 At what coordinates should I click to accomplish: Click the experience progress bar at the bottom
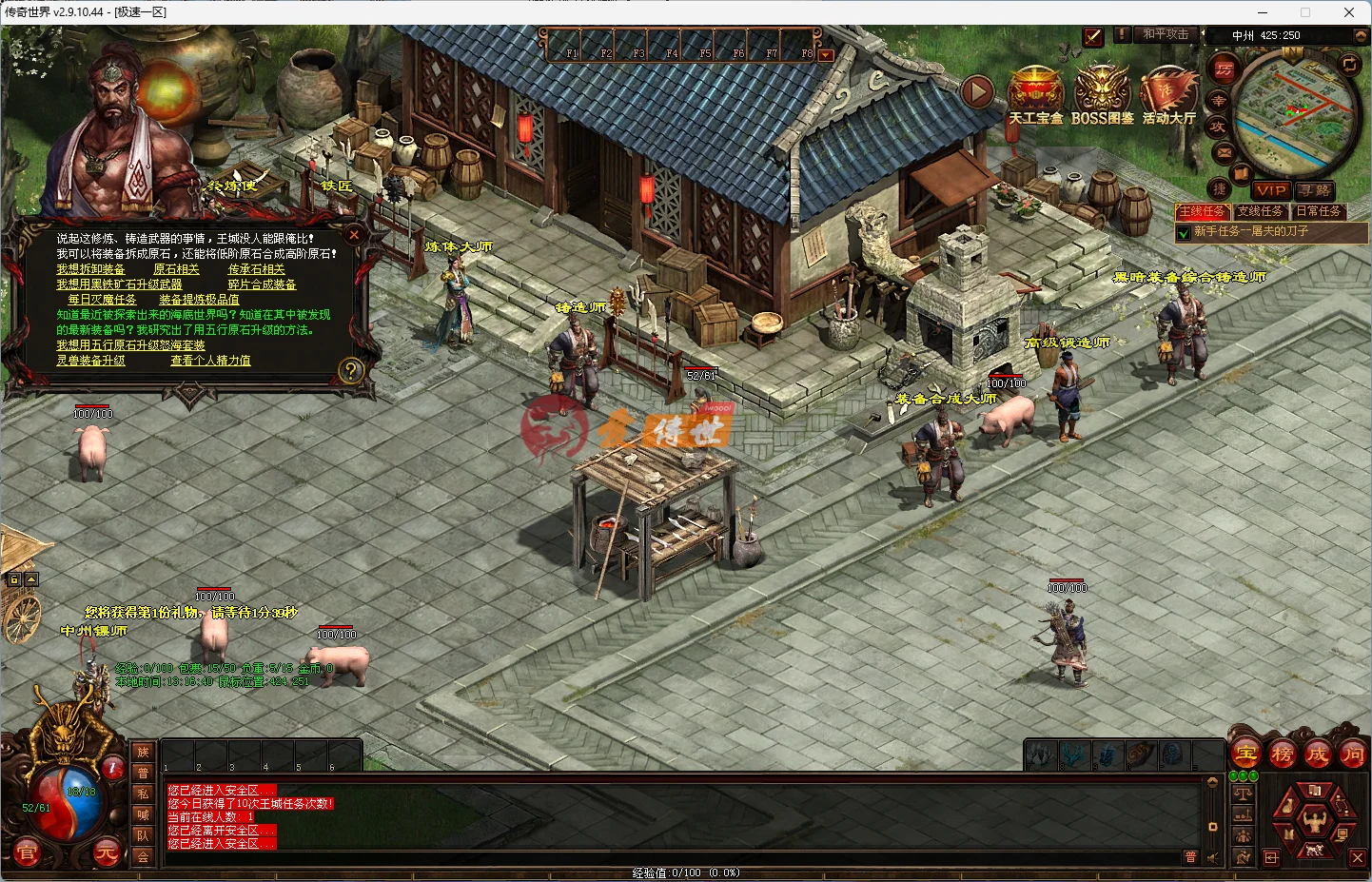coord(685,871)
